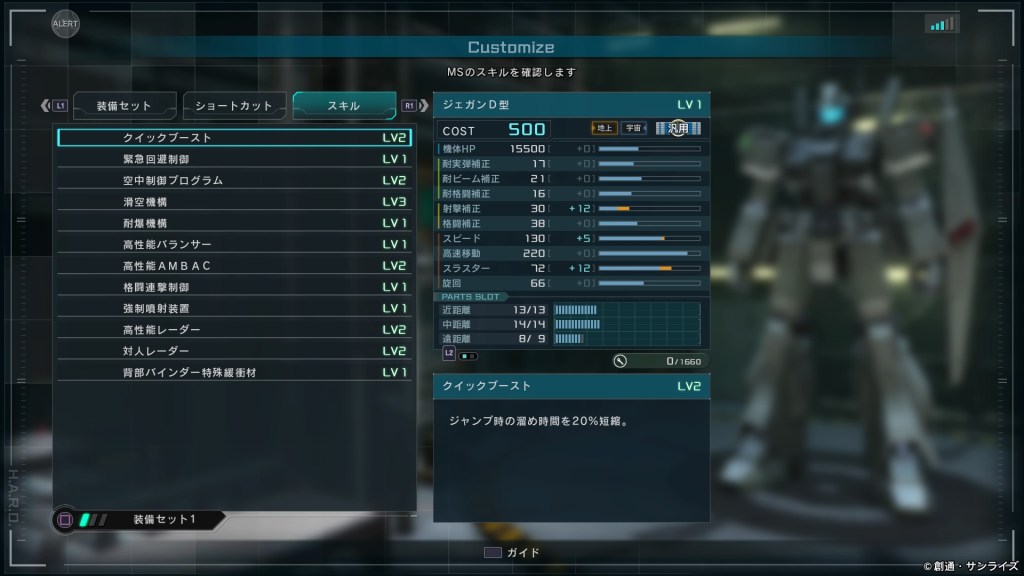This screenshot has width=1024, height=576.
Task: Choose the 高性能AMBAC skill row
Action: click(235, 266)
